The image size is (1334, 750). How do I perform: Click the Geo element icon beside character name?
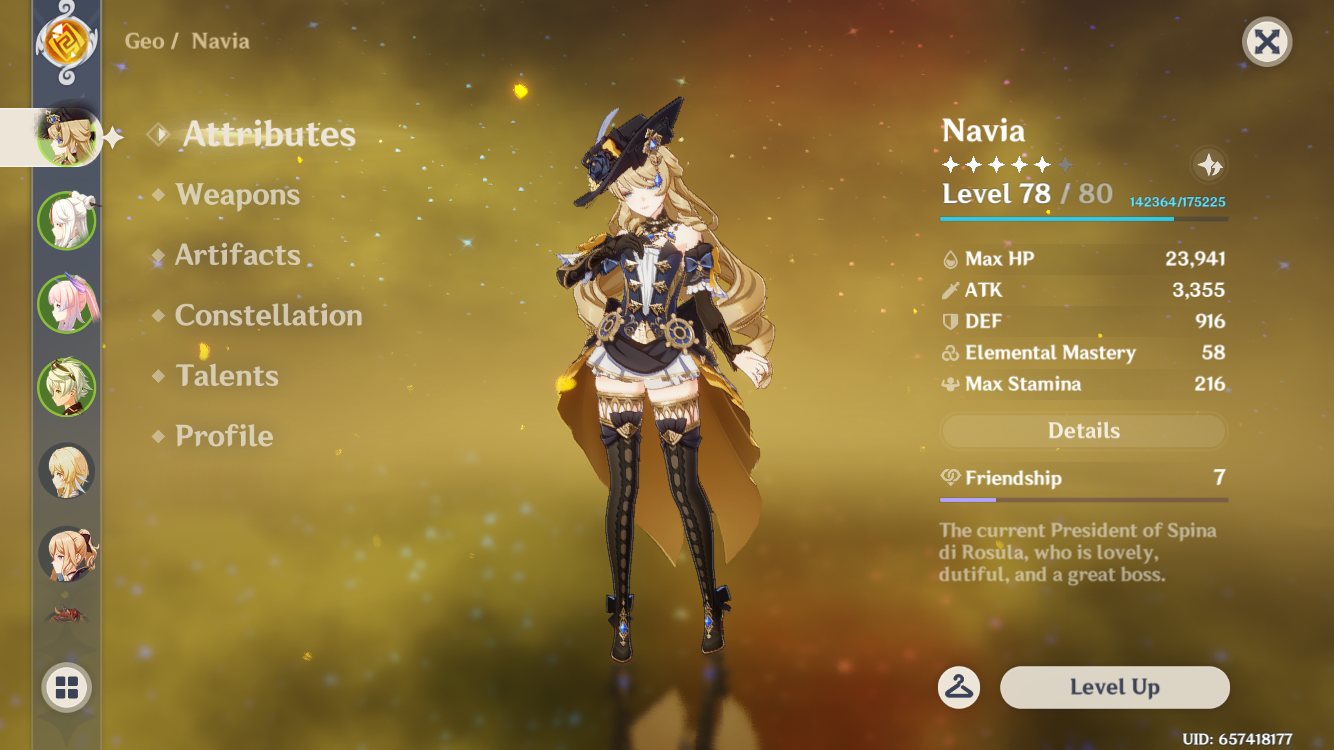(66, 42)
